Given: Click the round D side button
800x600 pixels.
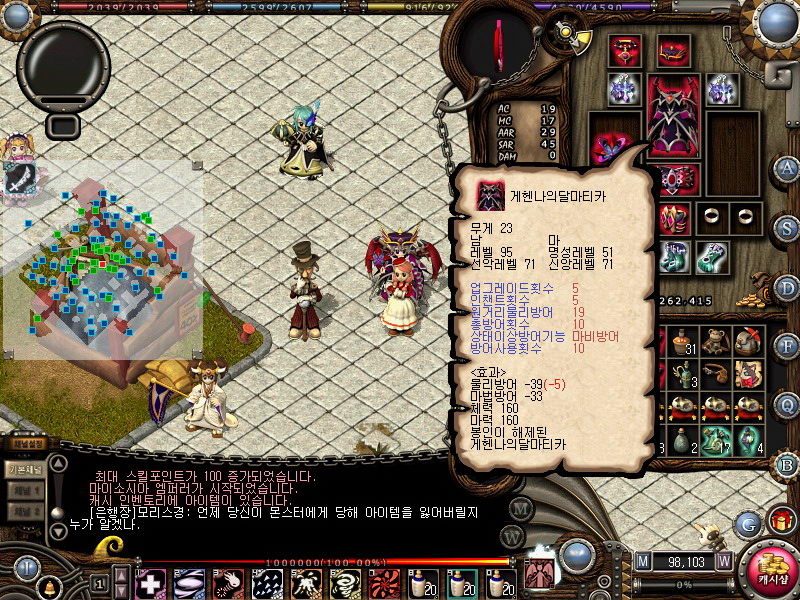Looking at the screenshot, I should point(788,288).
